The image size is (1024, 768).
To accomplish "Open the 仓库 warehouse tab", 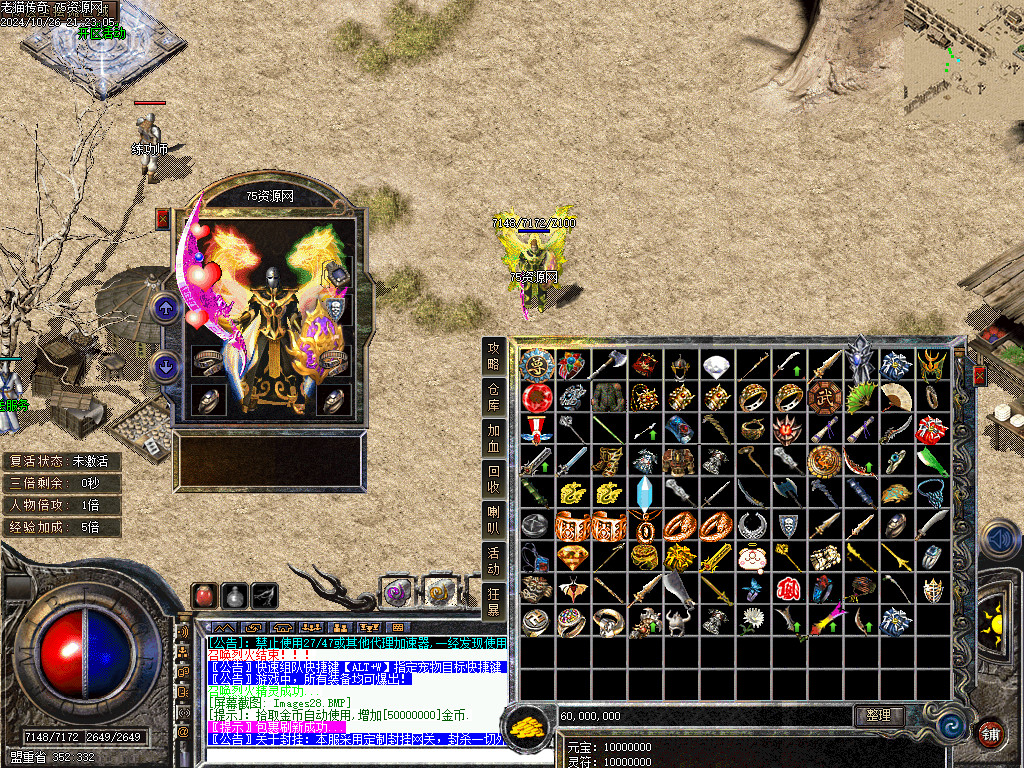I will point(493,397).
